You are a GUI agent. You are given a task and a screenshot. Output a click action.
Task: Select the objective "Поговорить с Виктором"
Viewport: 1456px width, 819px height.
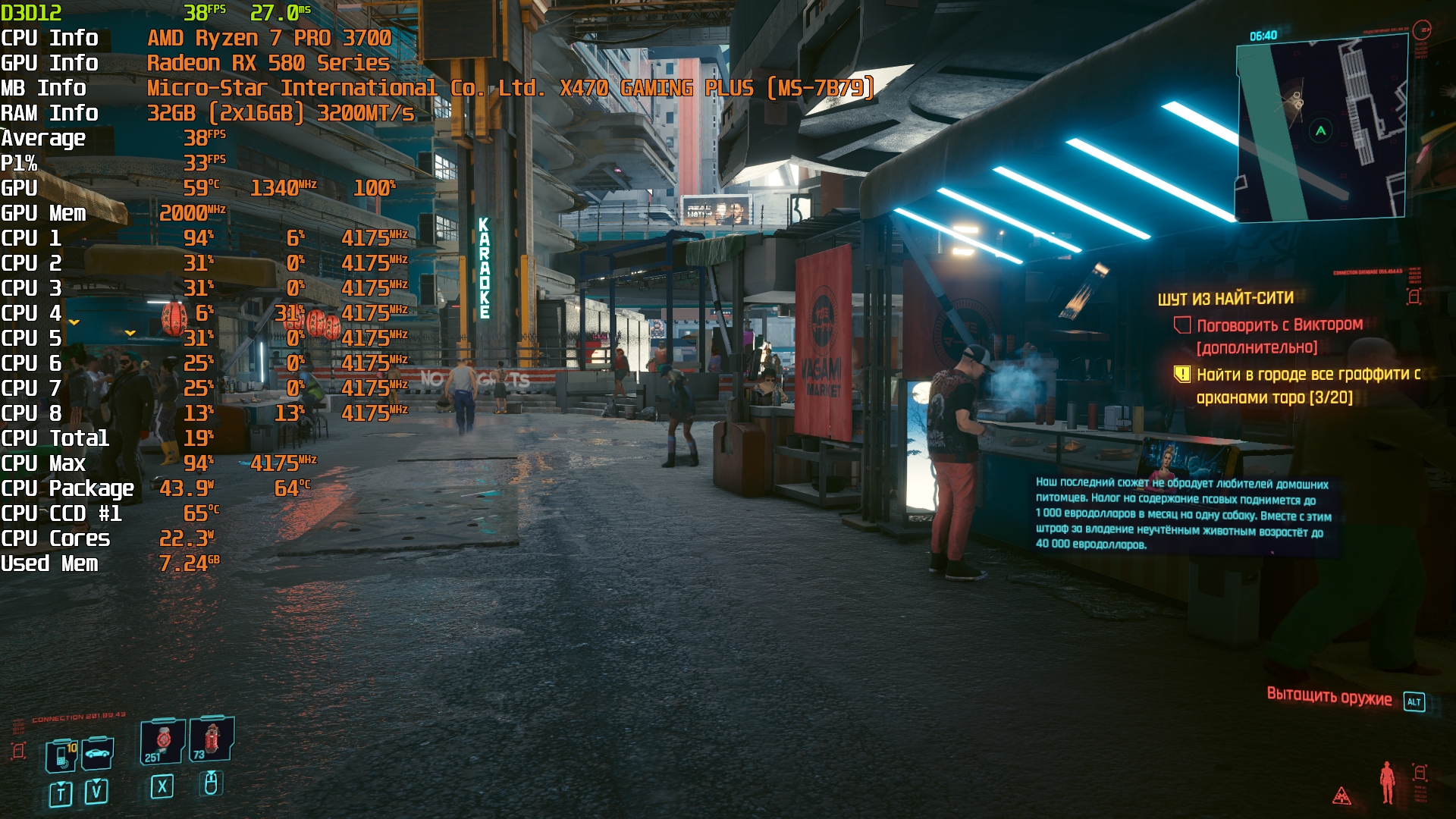[x=1279, y=325]
